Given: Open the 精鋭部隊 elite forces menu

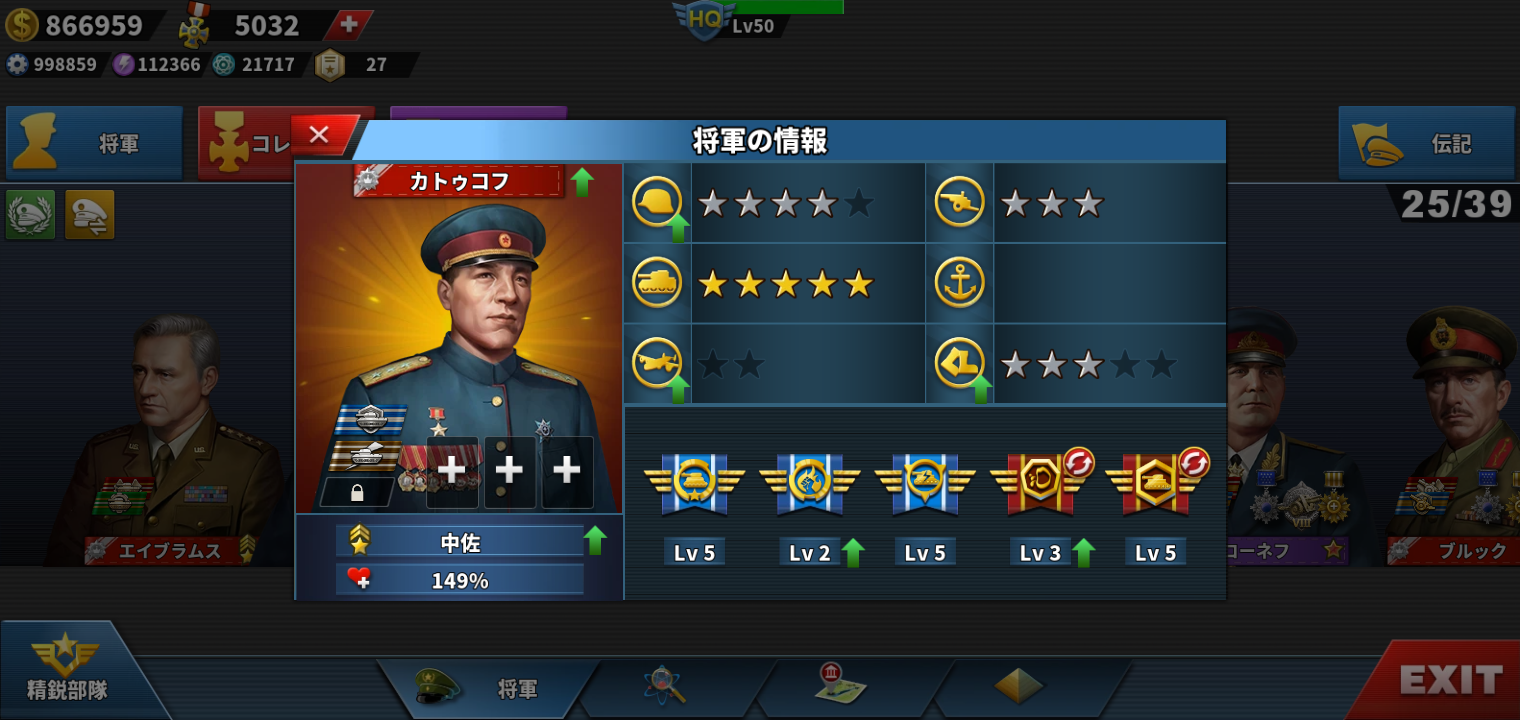Looking at the screenshot, I should click(67, 670).
